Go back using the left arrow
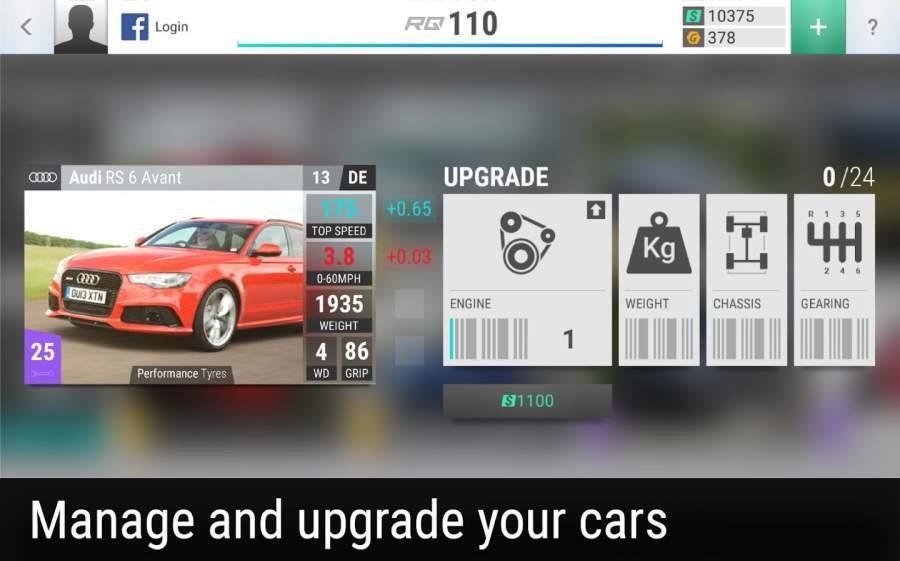 tap(26, 27)
